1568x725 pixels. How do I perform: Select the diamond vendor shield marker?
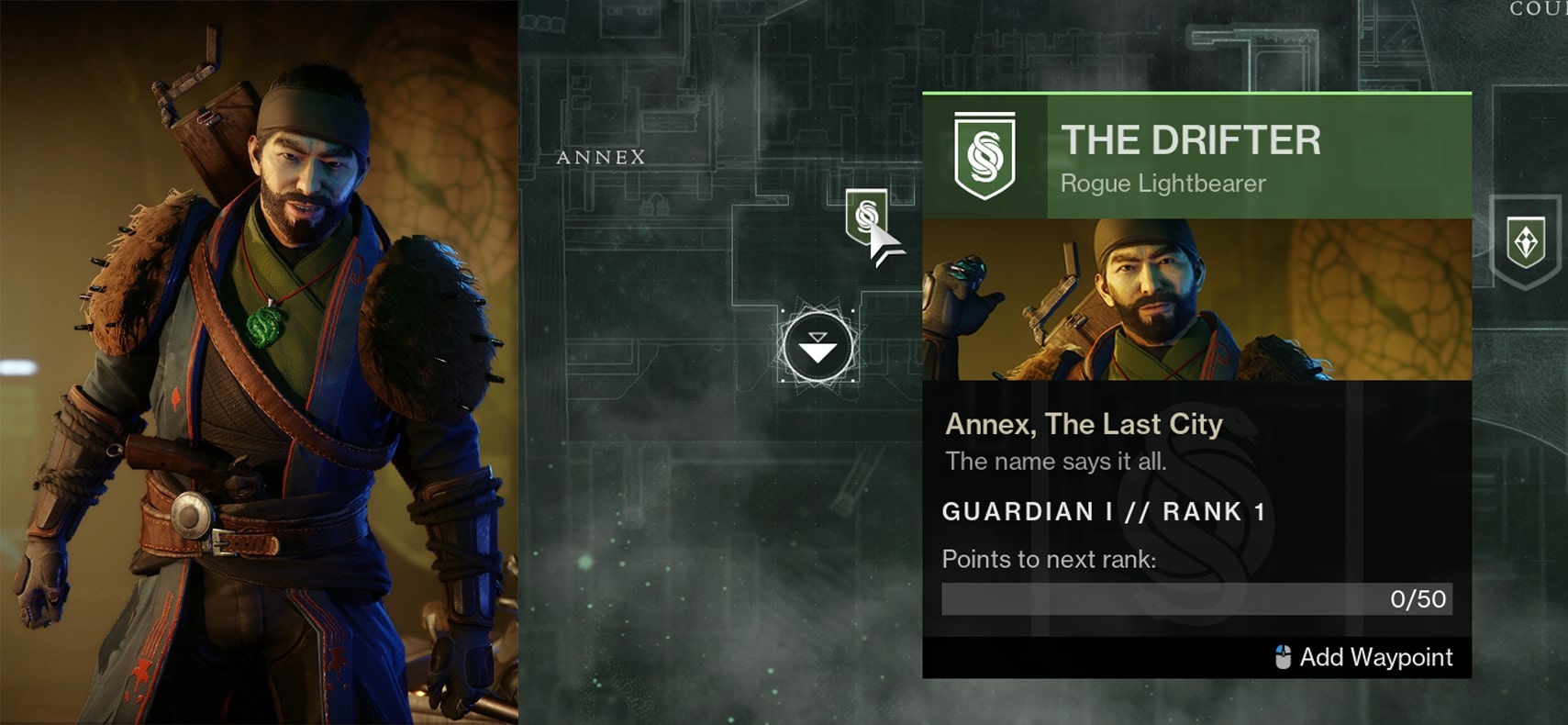pos(1526,241)
